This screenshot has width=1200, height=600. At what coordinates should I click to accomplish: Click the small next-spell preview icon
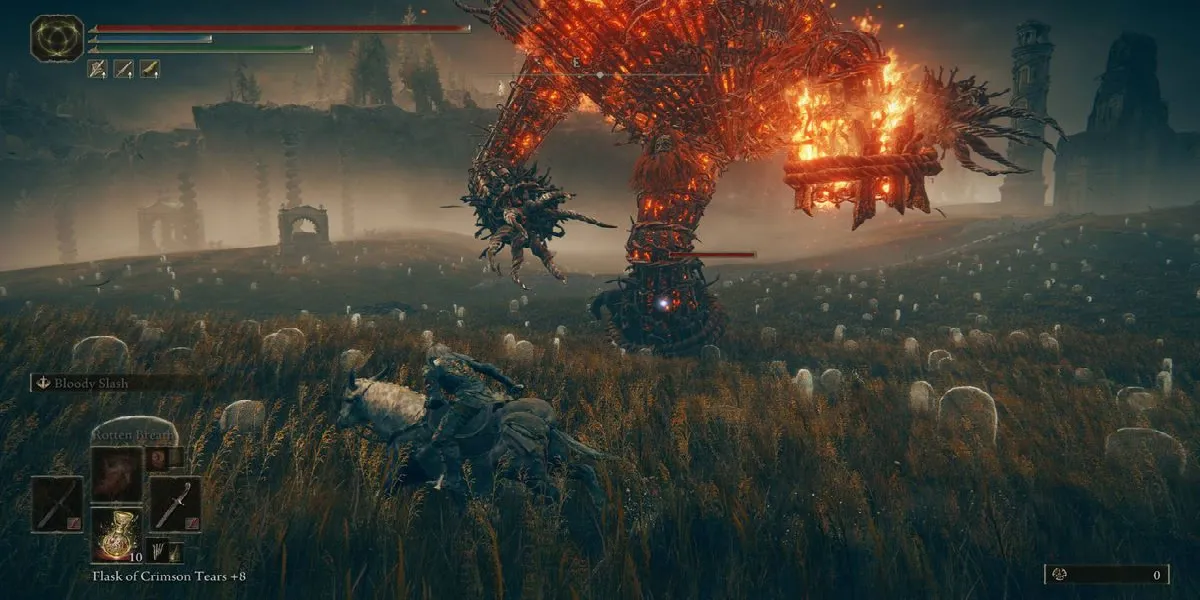[x=156, y=458]
